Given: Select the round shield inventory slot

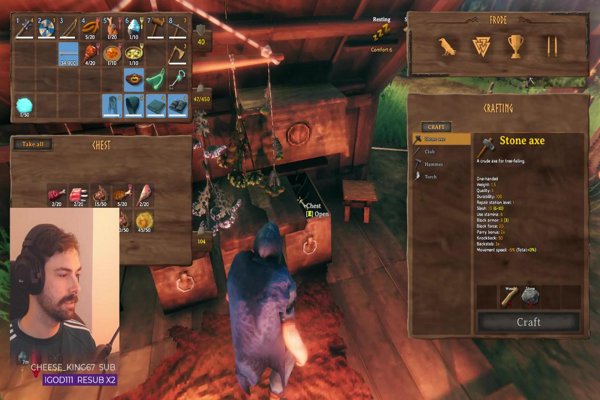Looking at the screenshot, I should [x=45, y=27].
